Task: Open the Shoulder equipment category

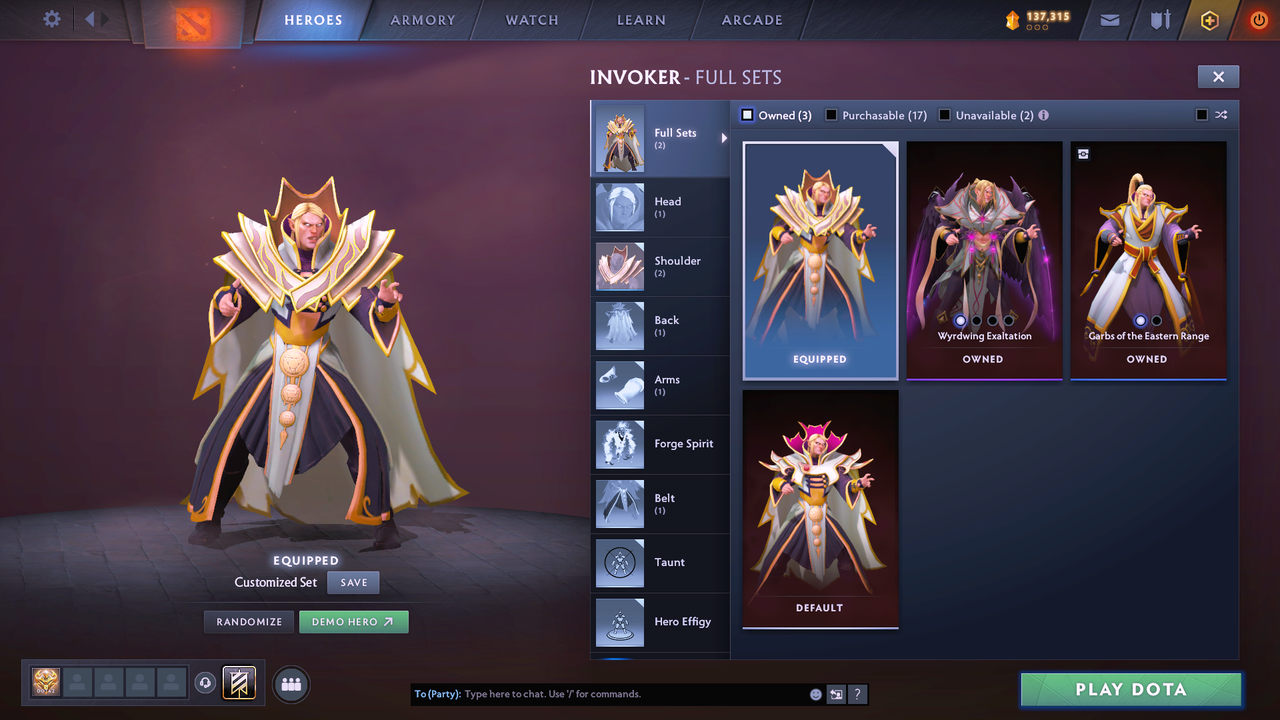Action: [x=660, y=266]
